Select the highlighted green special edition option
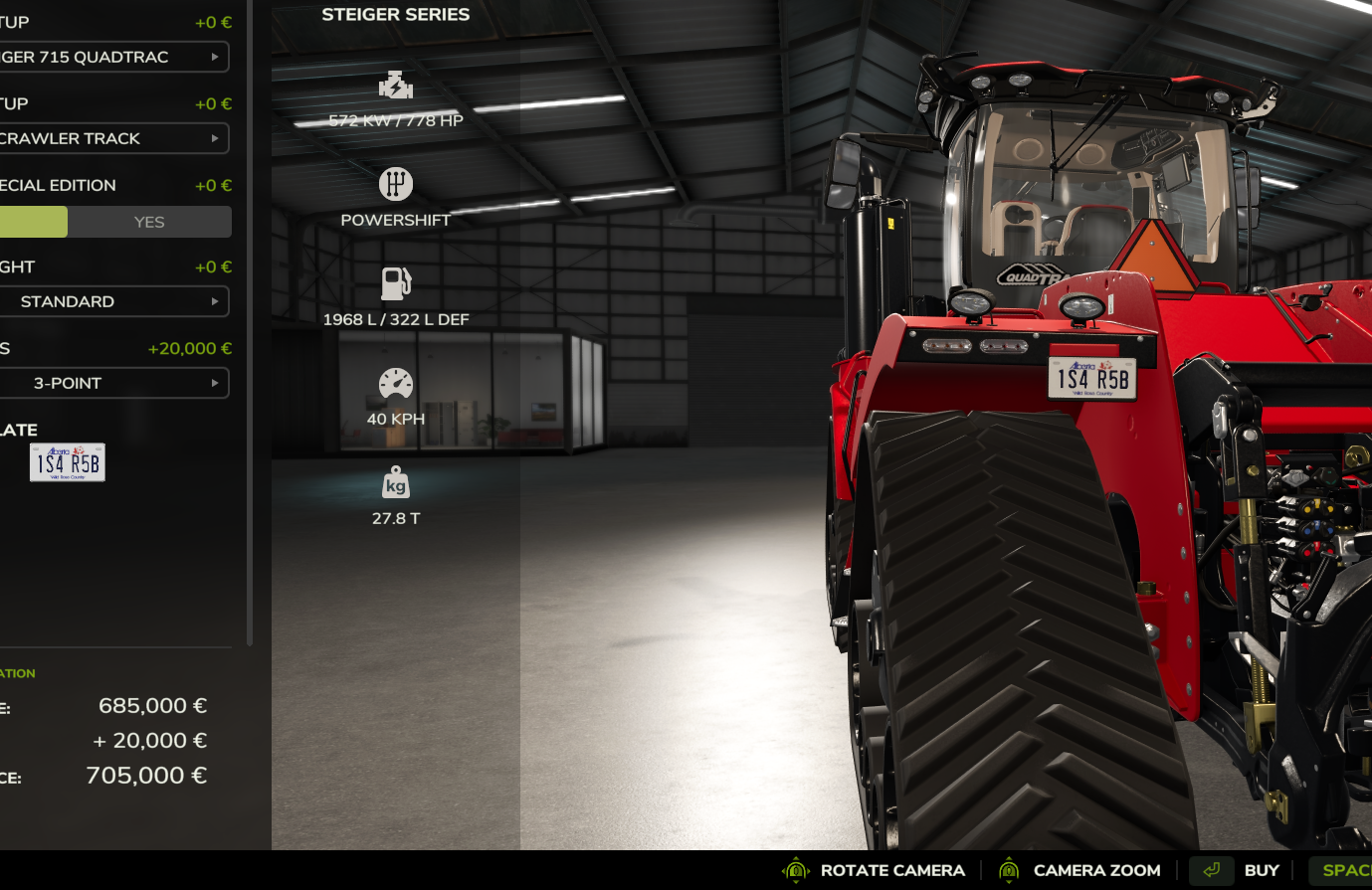1372x890 pixels. click(33, 222)
